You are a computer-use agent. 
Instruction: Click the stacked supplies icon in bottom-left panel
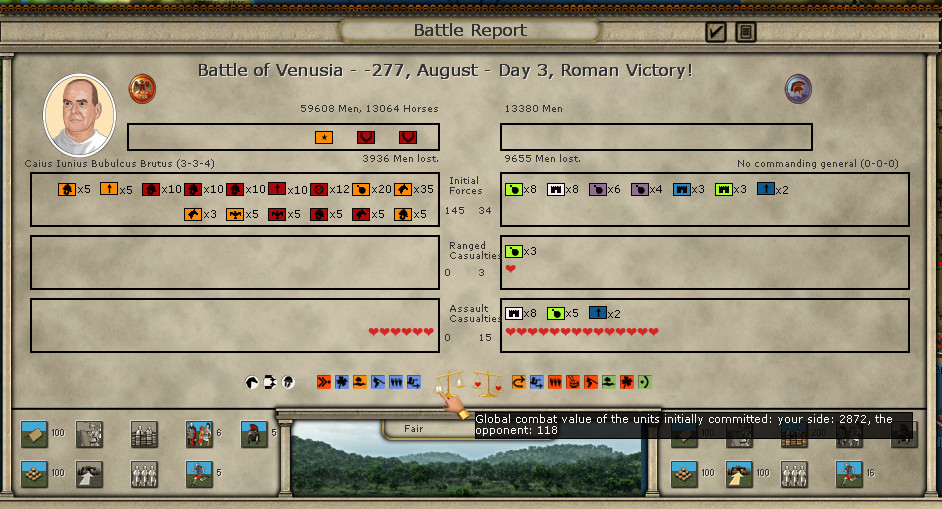[34, 473]
